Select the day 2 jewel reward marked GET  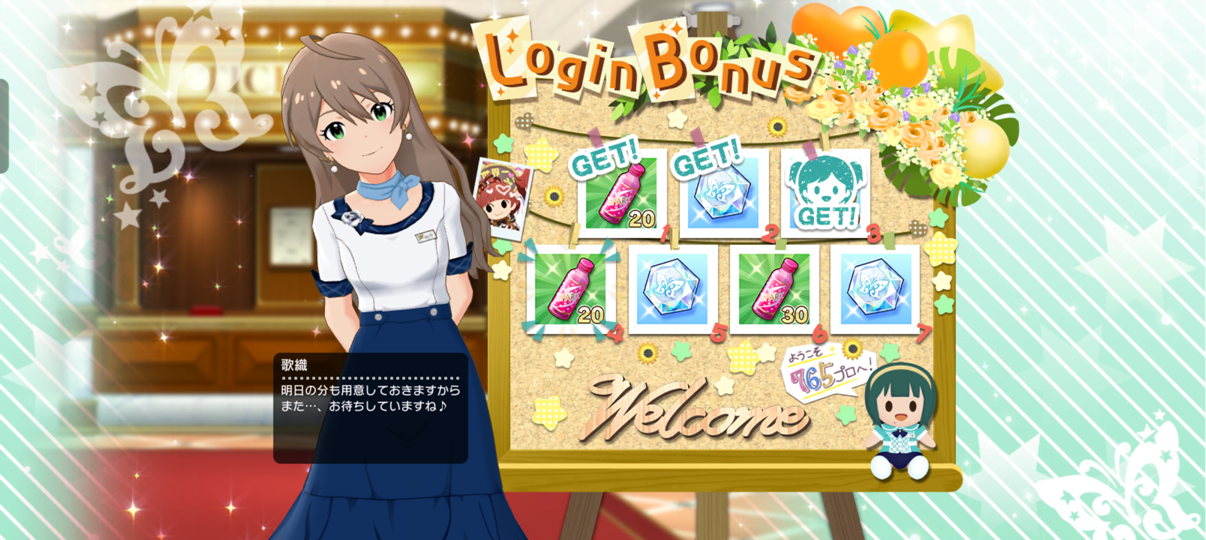[x=723, y=193]
